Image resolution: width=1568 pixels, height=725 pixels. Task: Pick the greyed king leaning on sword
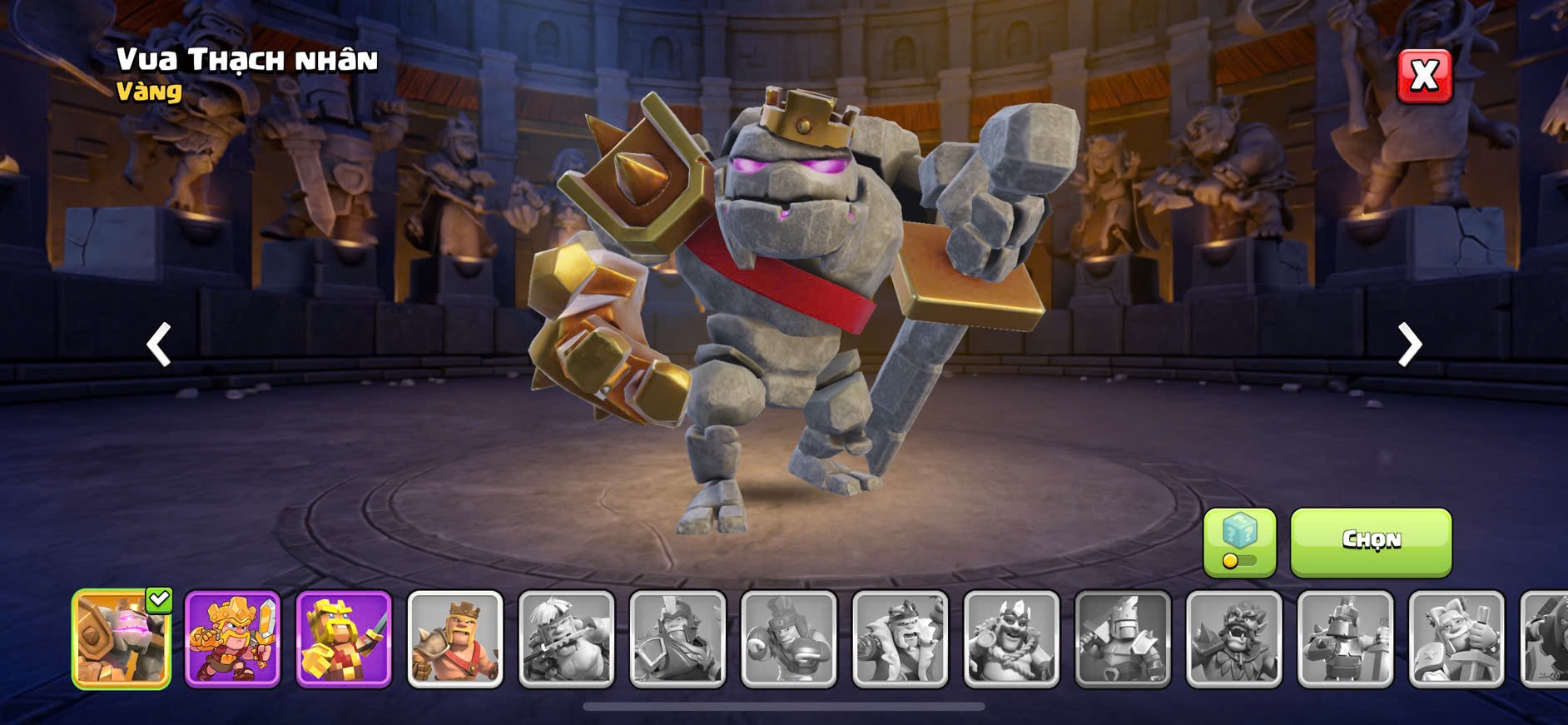[1456, 639]
